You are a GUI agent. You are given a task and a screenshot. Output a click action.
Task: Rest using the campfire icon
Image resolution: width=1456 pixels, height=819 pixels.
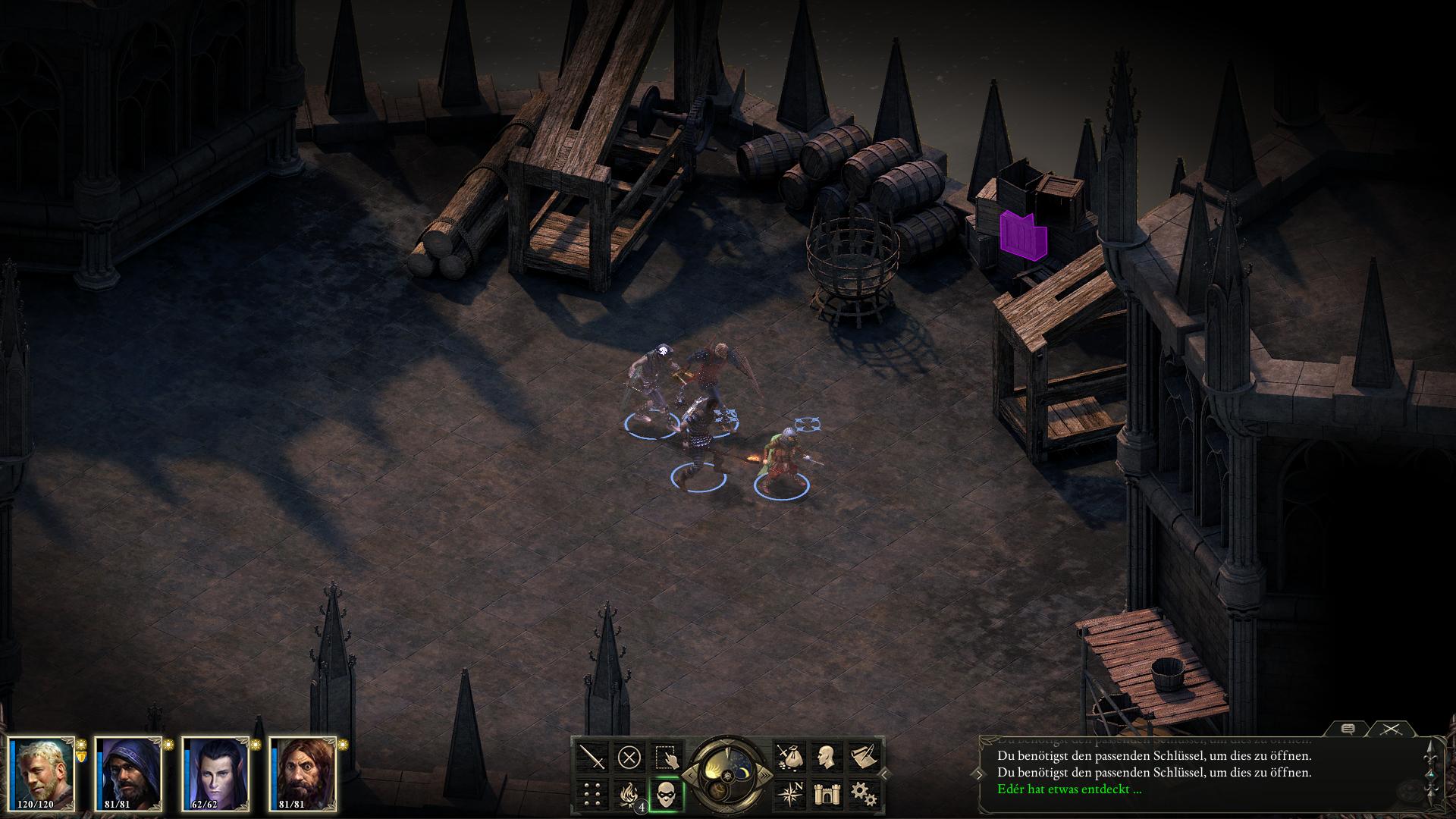(629, 794)
